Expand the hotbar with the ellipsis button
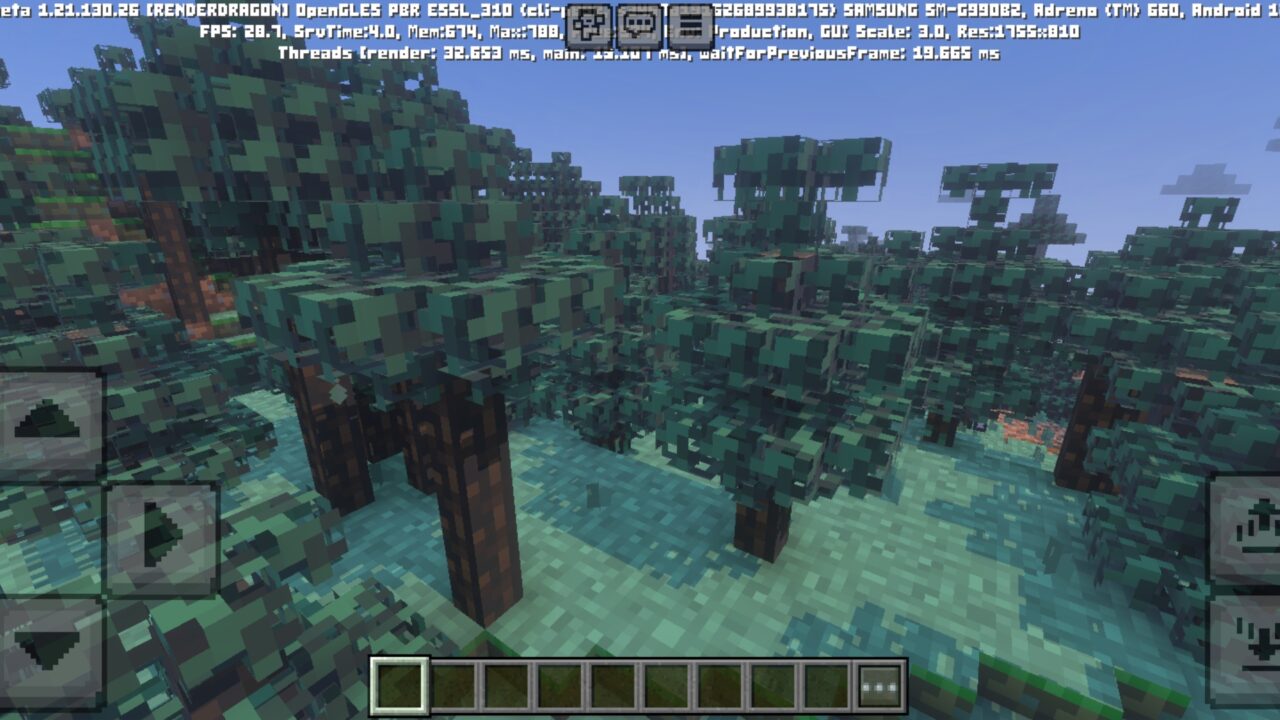This screenshot has width=1280, height=720. 877,685
